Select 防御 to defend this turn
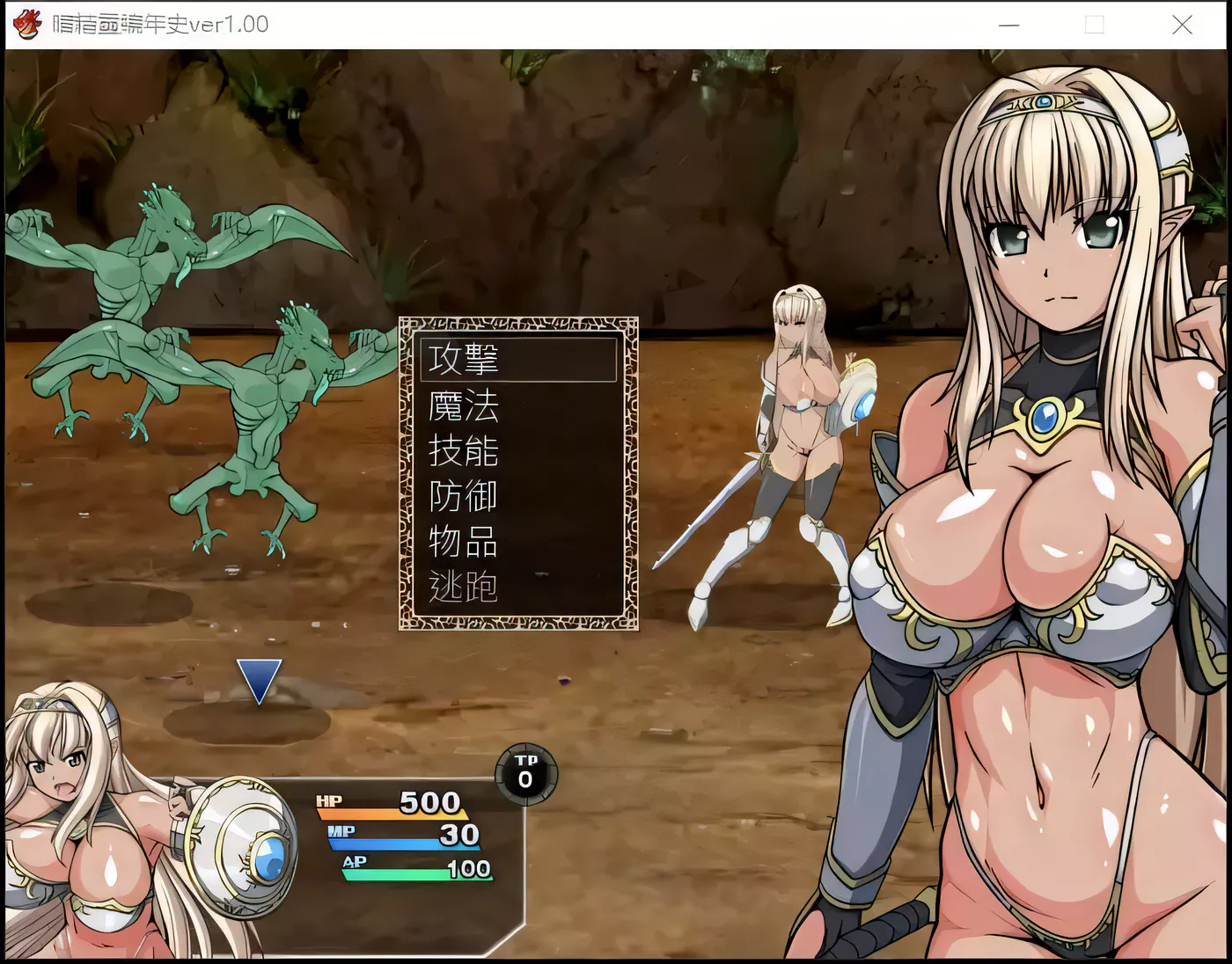Screen dimensions: 1232x964 point(464,496)
